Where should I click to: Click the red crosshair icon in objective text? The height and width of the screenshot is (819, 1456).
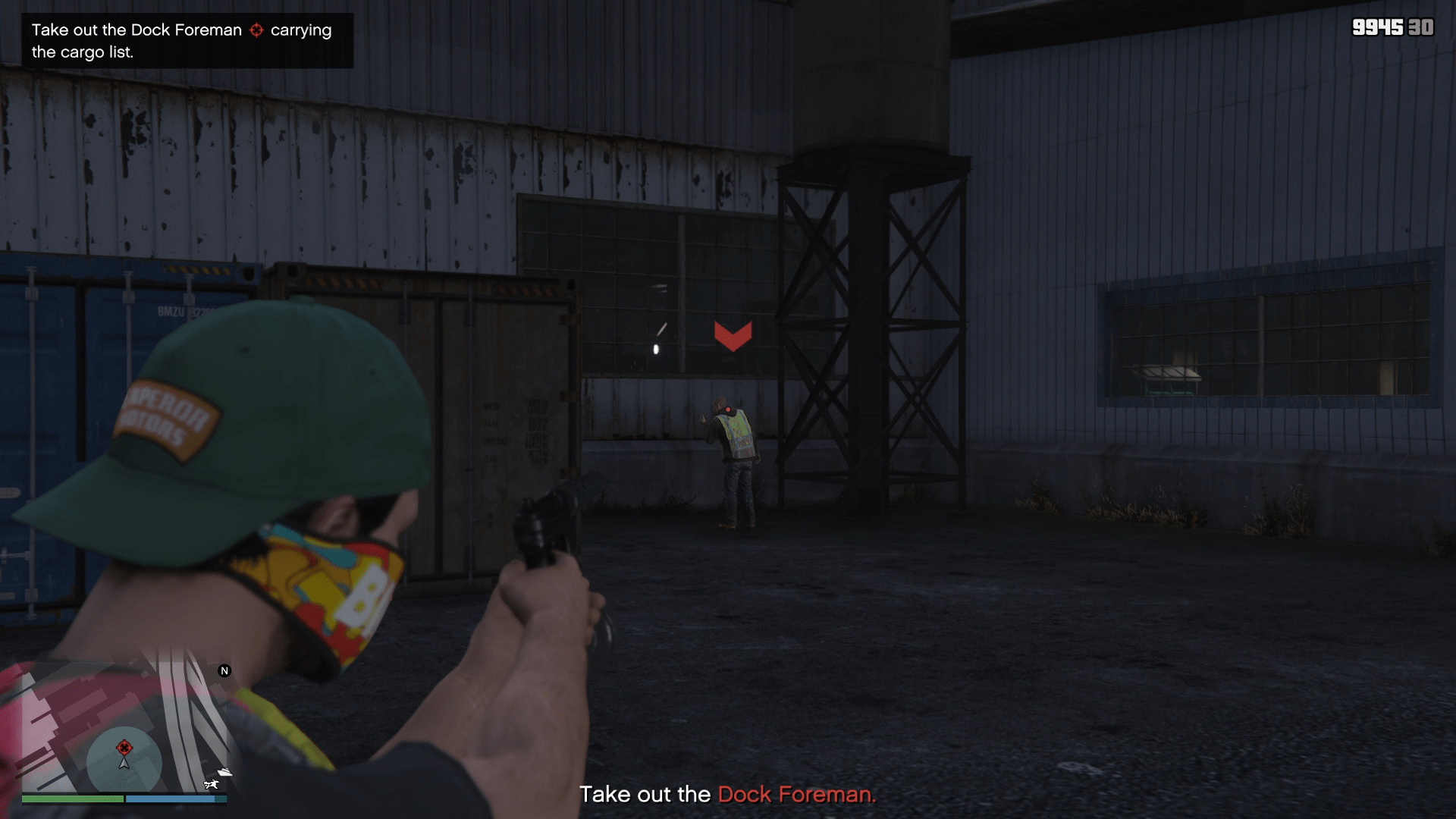pos(256,30)
